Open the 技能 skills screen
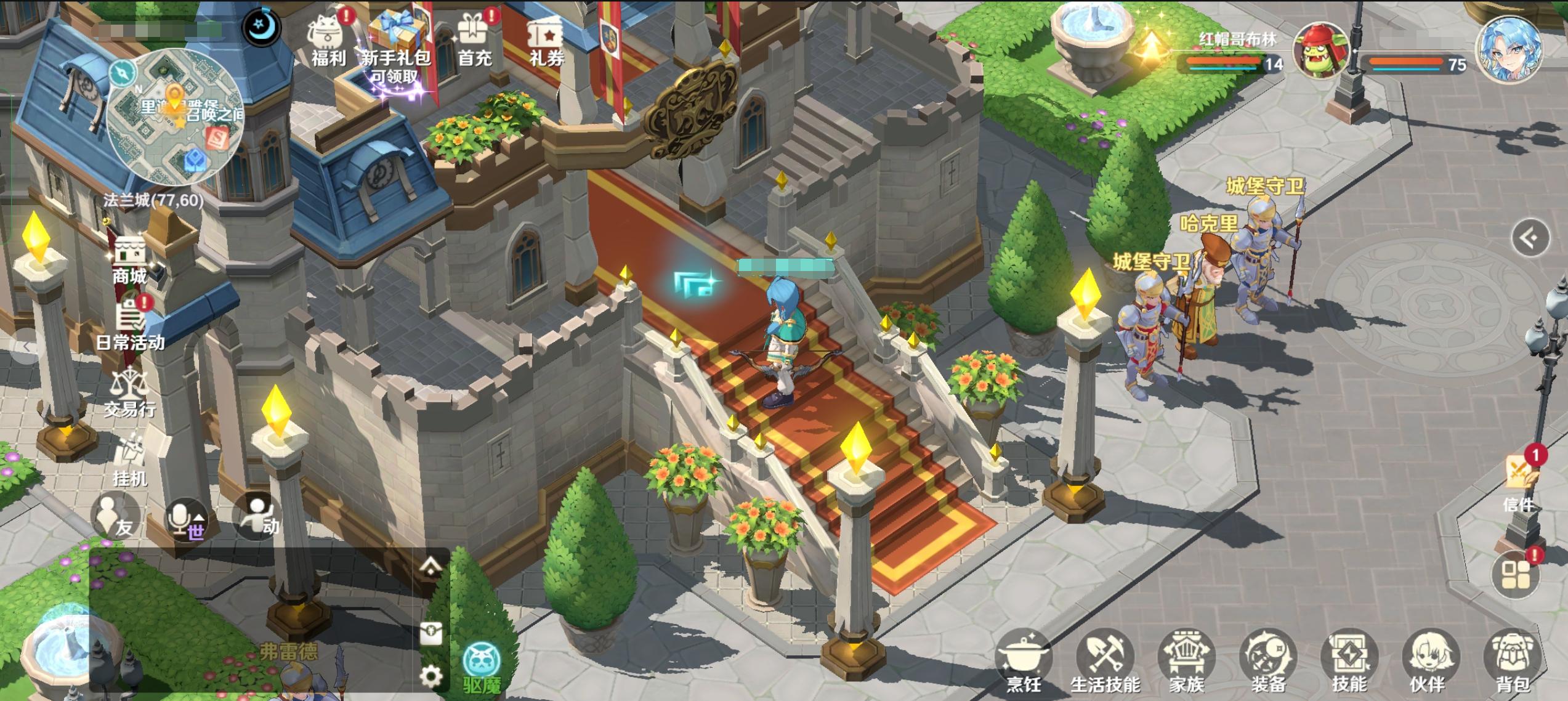Image resolution: width=1568 pixels, height=701 pixels. [x=1349, y=662]
